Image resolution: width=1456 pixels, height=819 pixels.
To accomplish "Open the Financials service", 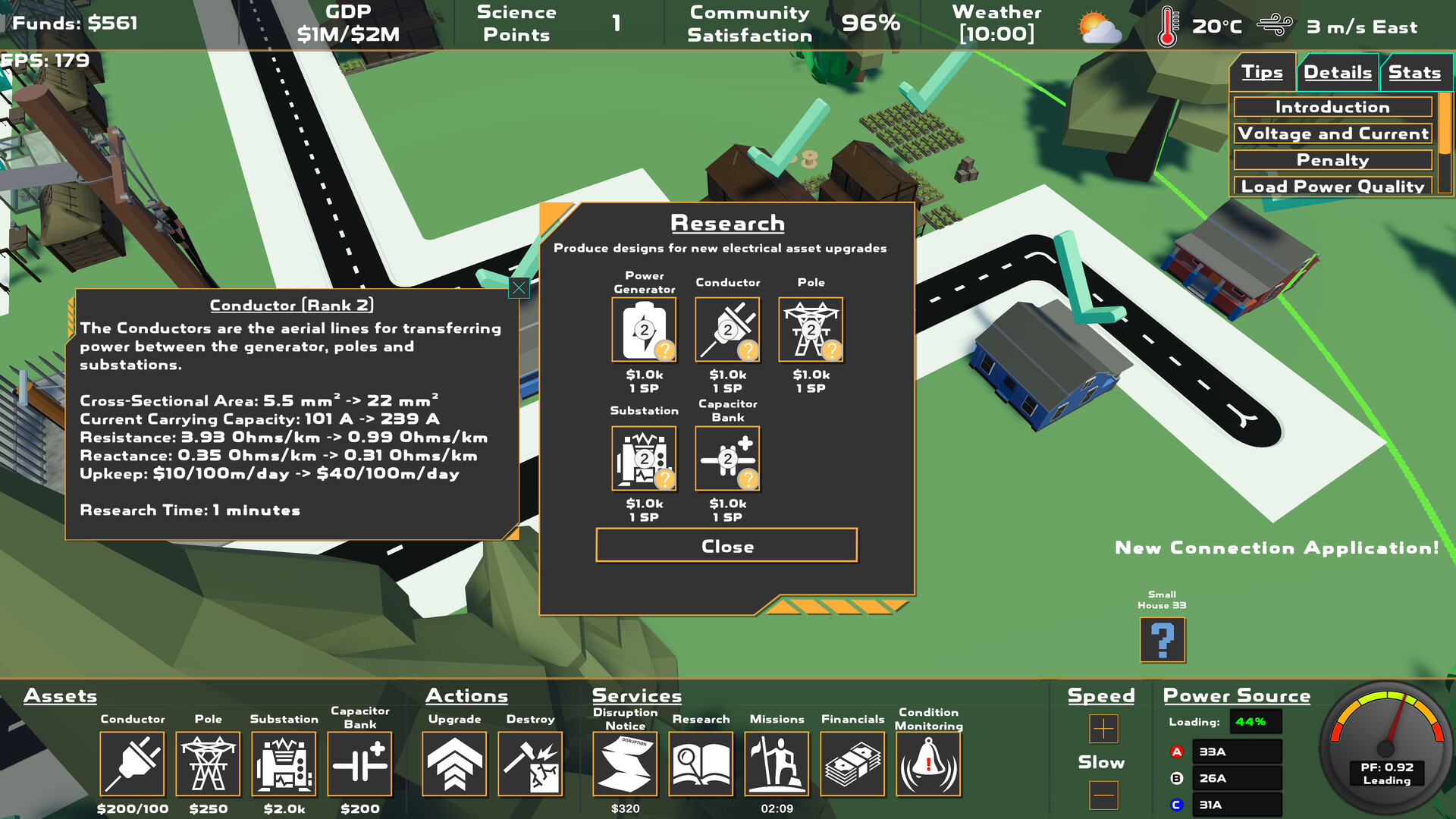I will click(x=852, y=764).
